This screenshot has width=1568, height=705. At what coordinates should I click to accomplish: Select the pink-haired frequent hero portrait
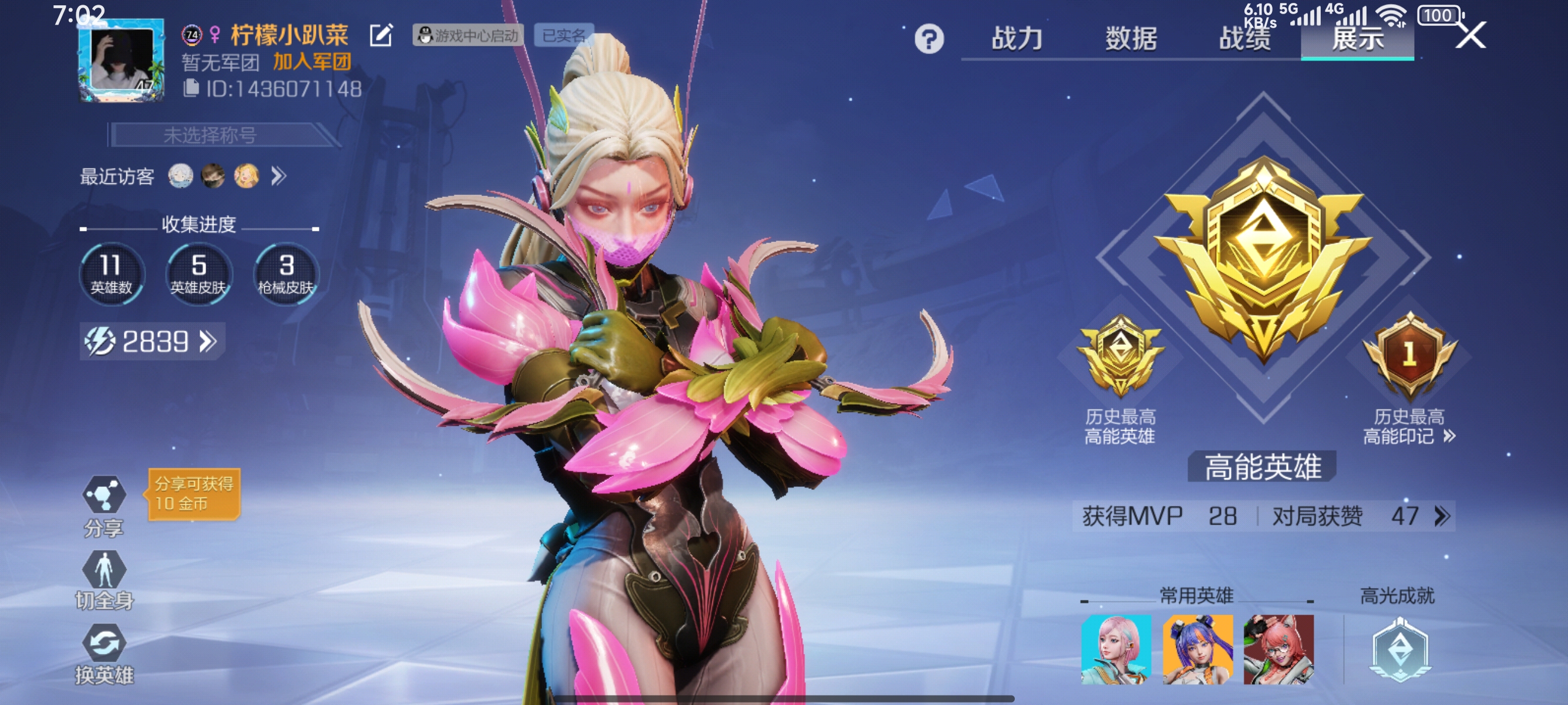(x=1116, y=649)
